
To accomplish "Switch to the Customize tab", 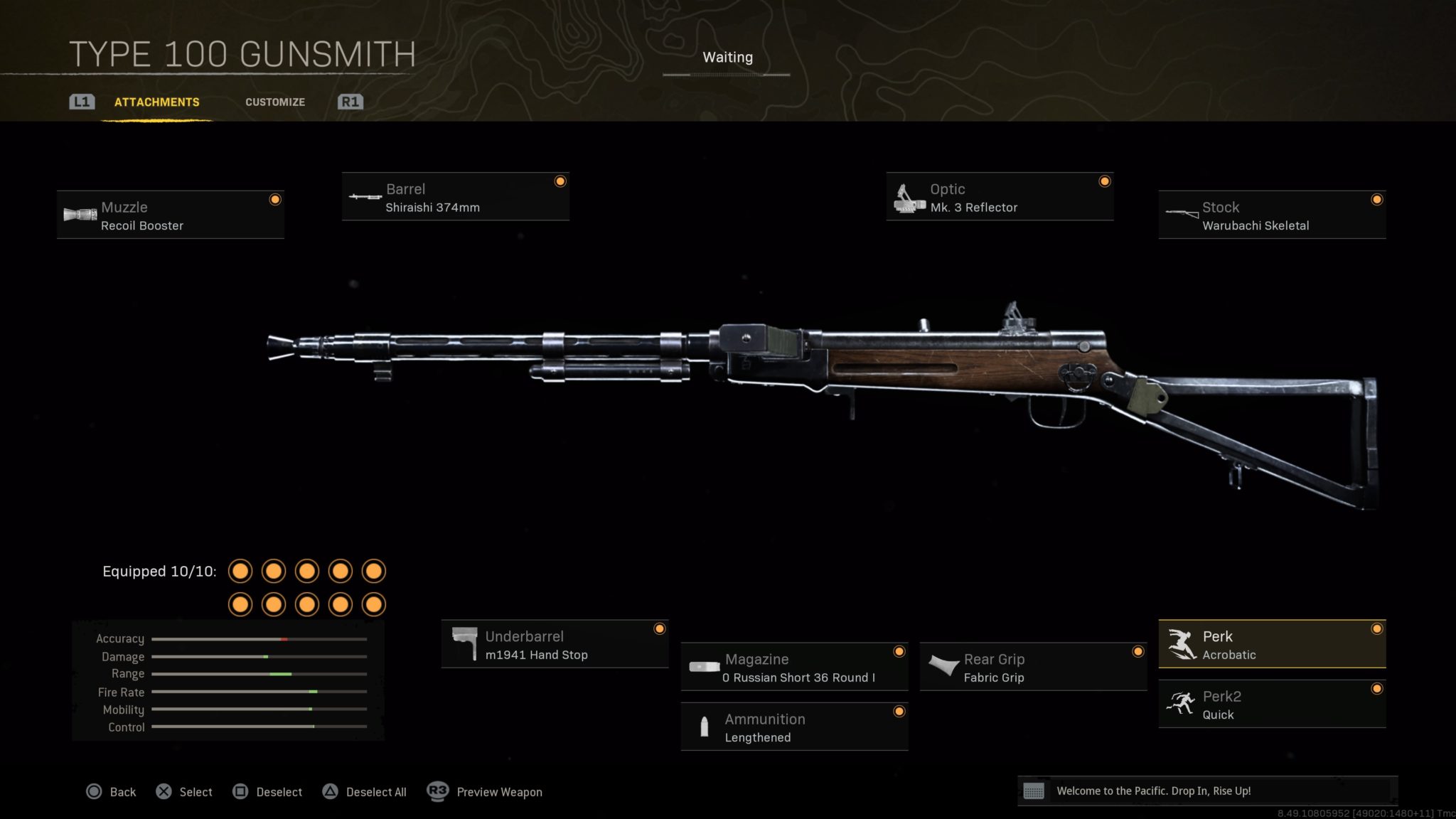I will click(275, 102).
